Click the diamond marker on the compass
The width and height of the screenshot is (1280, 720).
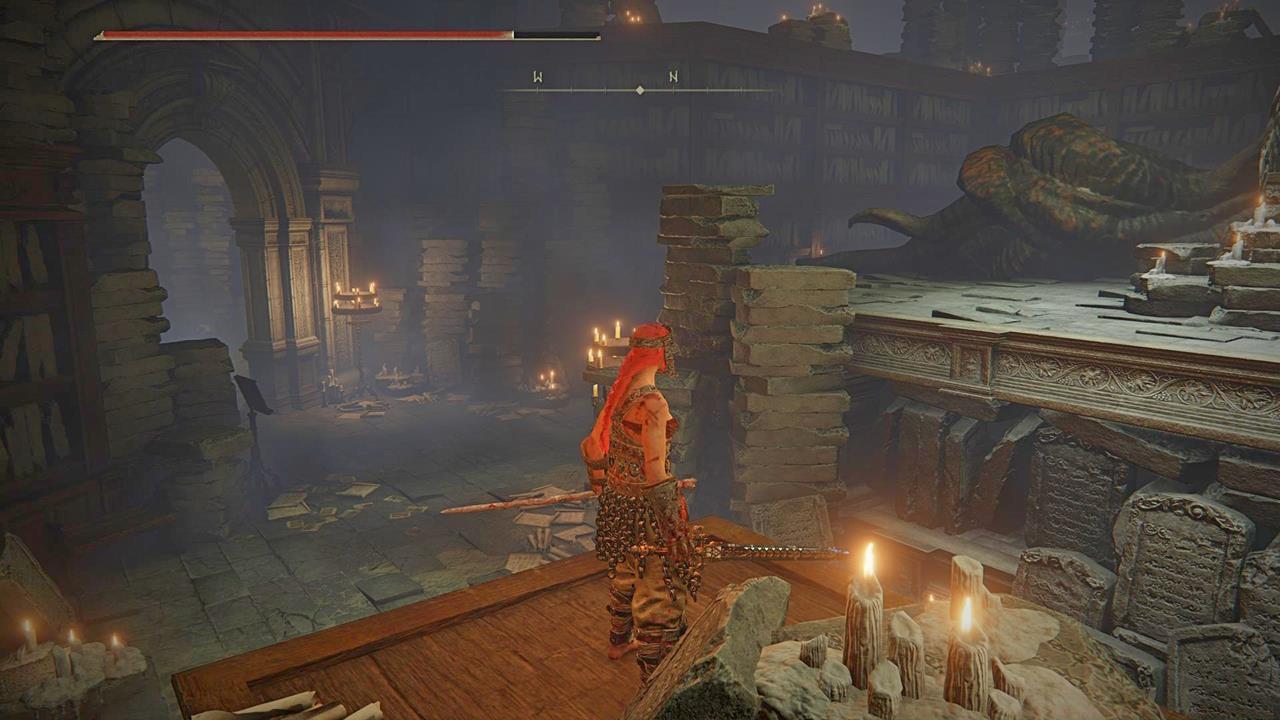639,90
